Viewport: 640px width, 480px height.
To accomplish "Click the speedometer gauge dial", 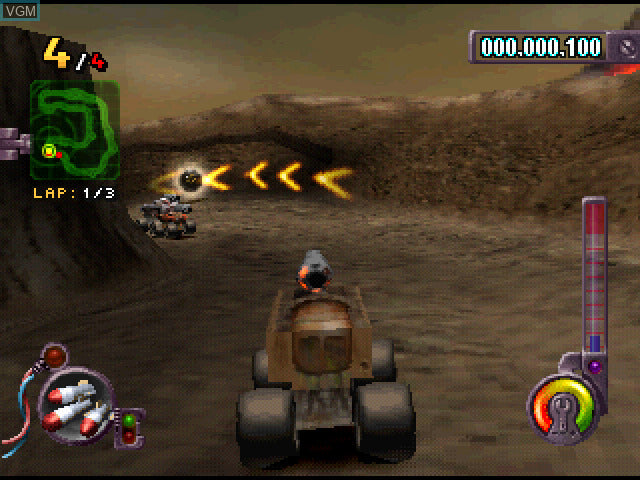I will point(565,409).
